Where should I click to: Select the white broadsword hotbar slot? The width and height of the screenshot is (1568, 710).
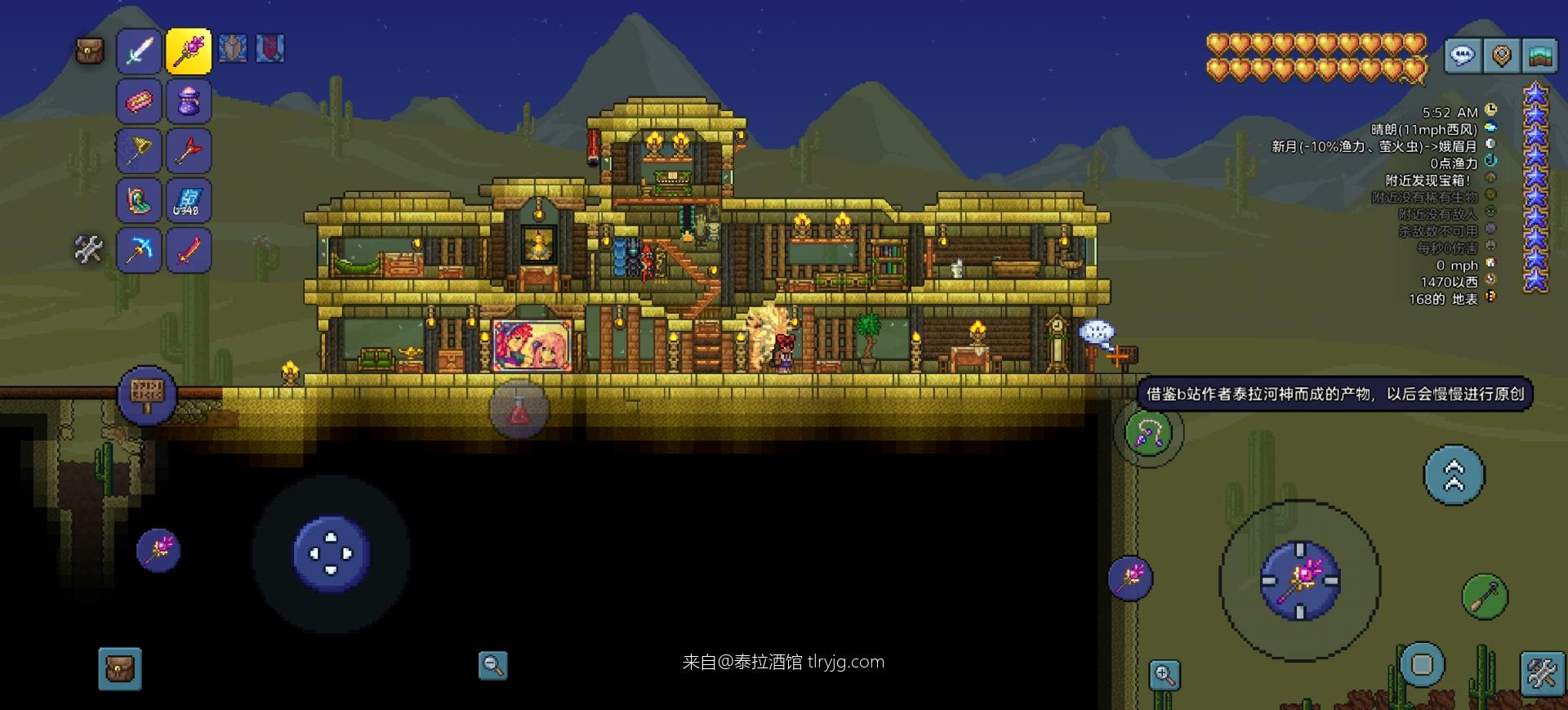(139, 51)
